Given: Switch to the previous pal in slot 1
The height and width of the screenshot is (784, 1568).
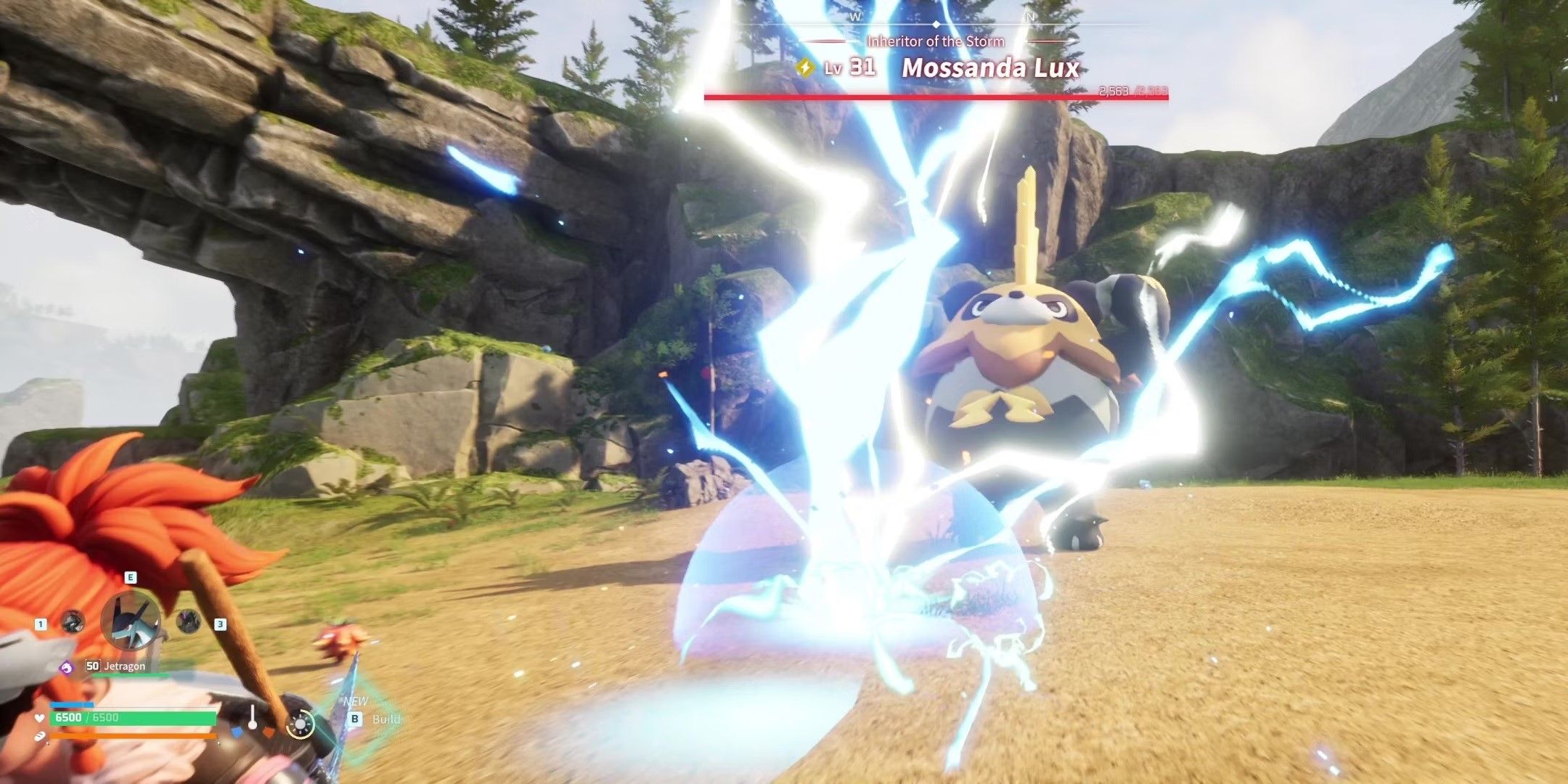Looking at the screenshot, I should click(73, 622).
